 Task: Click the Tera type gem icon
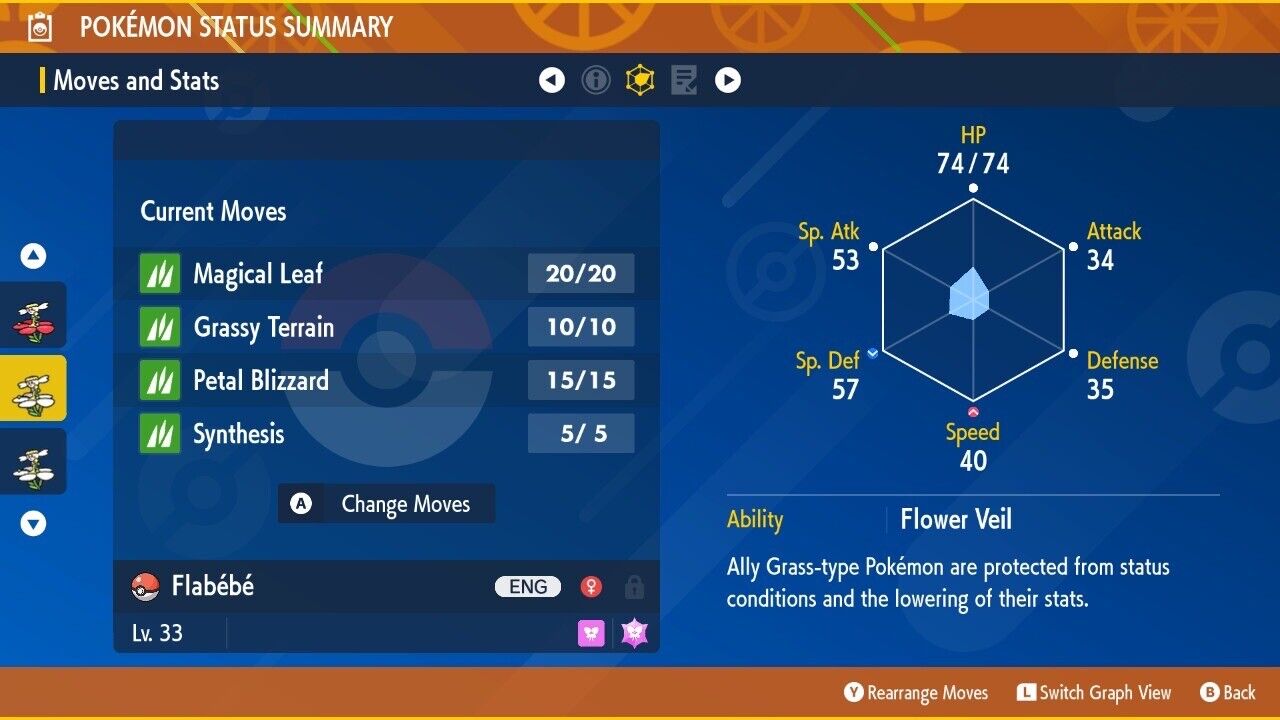tap(635, 633)
